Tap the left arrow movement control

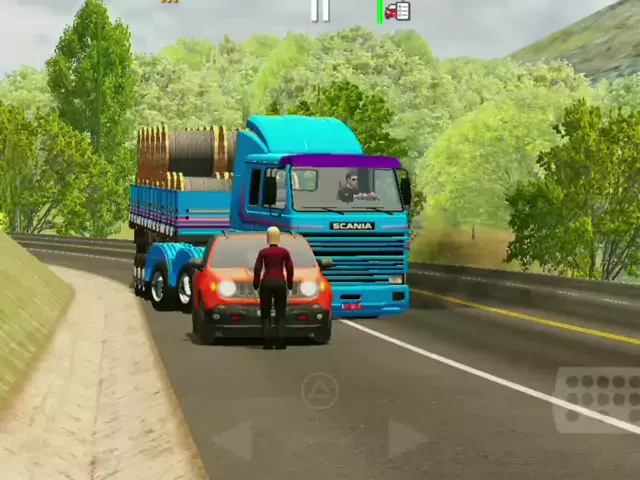pos(234,439)
